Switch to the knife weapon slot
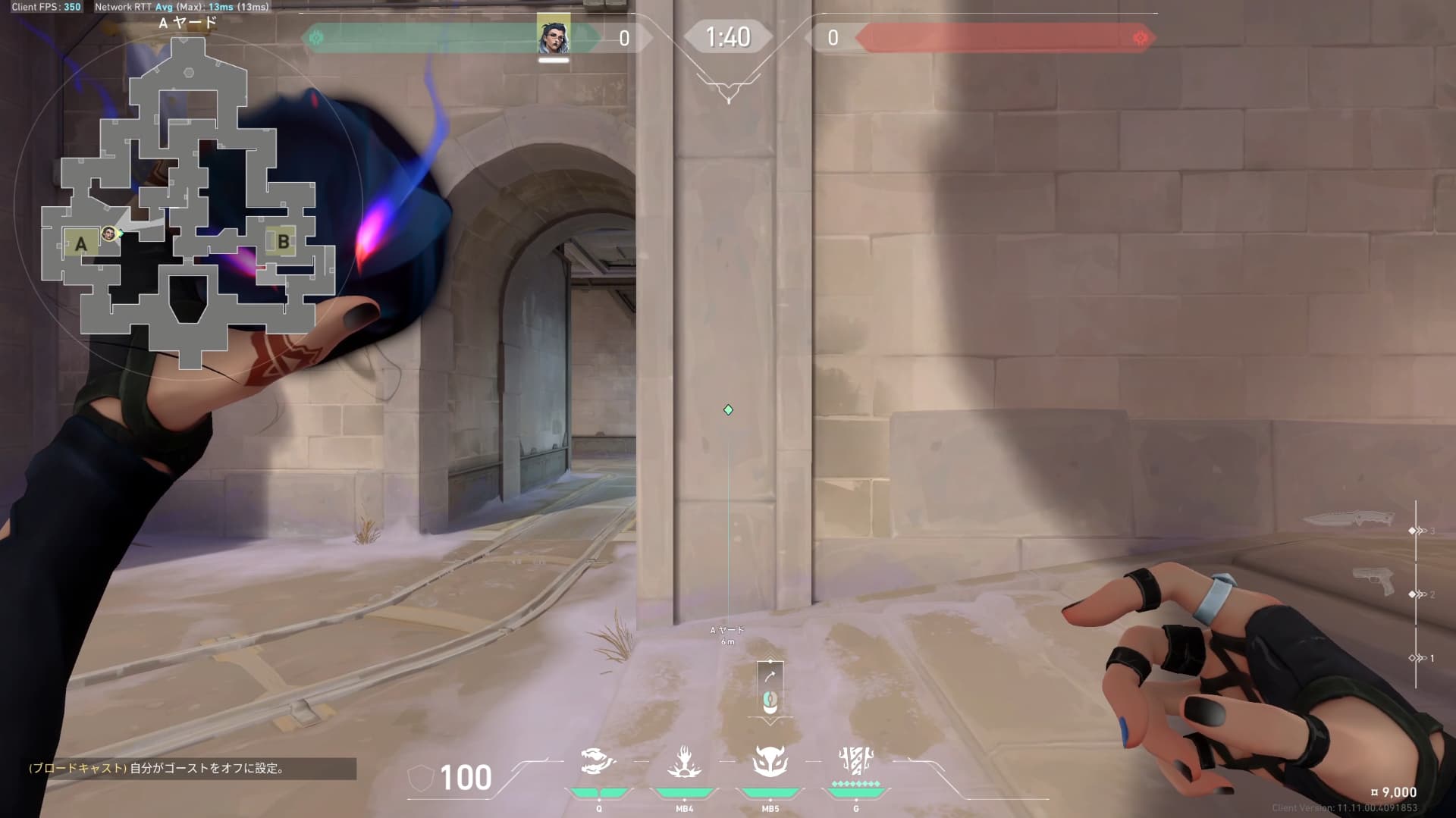The width and height of the screenshot is (1456, 818). coord(1349,519)
